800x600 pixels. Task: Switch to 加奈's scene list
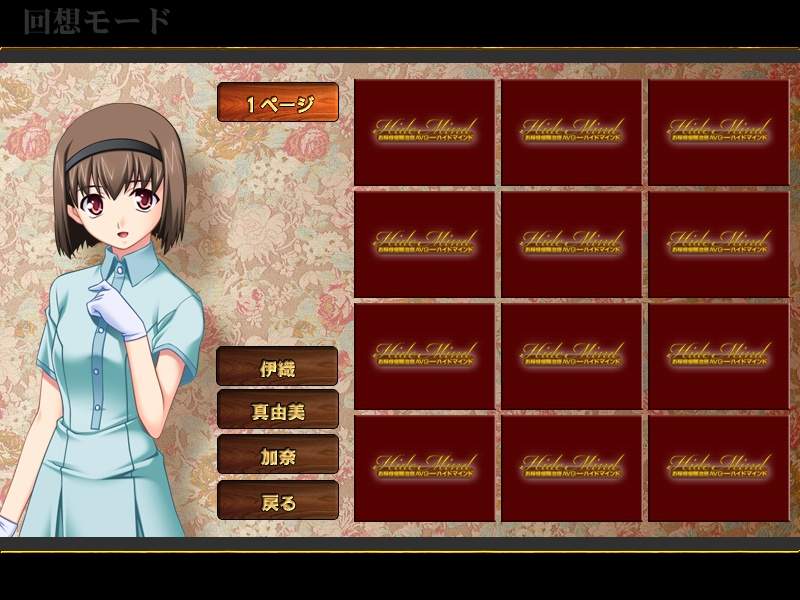pyautogui.click(x=278, y=455)
